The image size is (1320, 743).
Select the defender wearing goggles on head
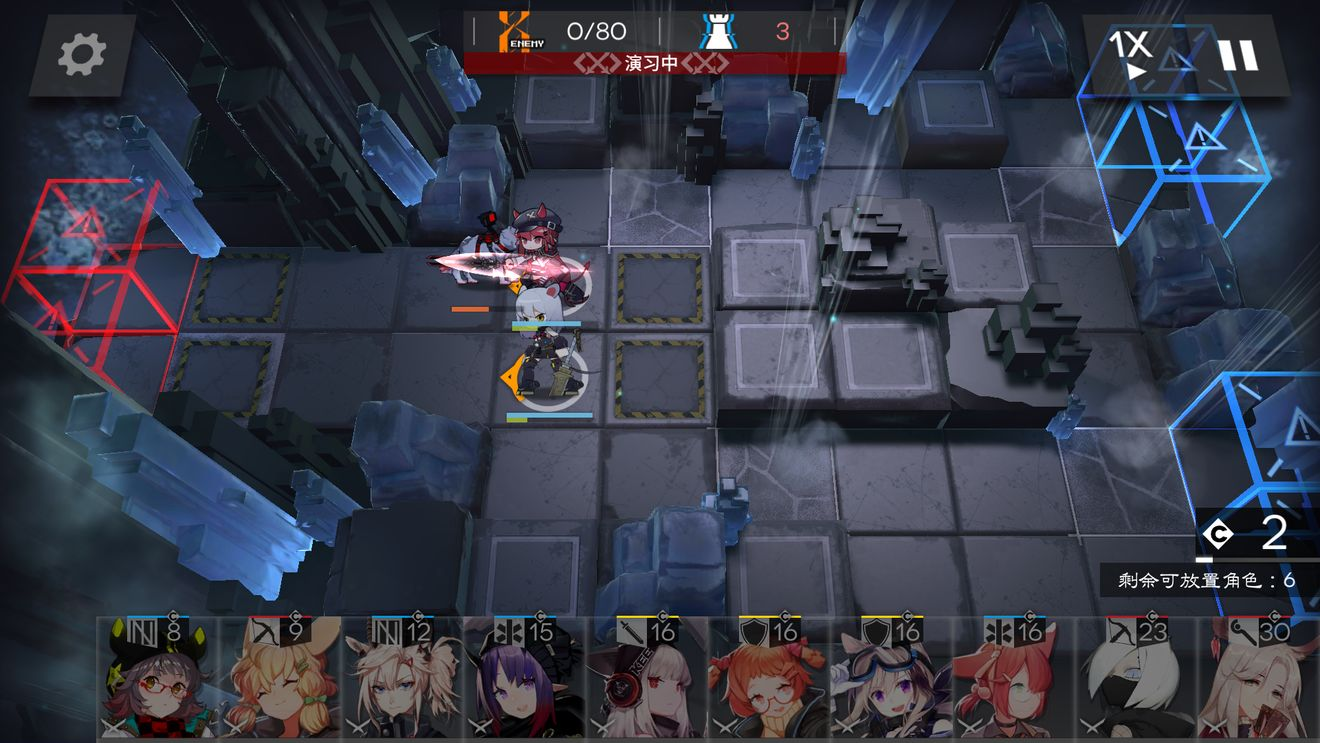[x=891, y=680]
